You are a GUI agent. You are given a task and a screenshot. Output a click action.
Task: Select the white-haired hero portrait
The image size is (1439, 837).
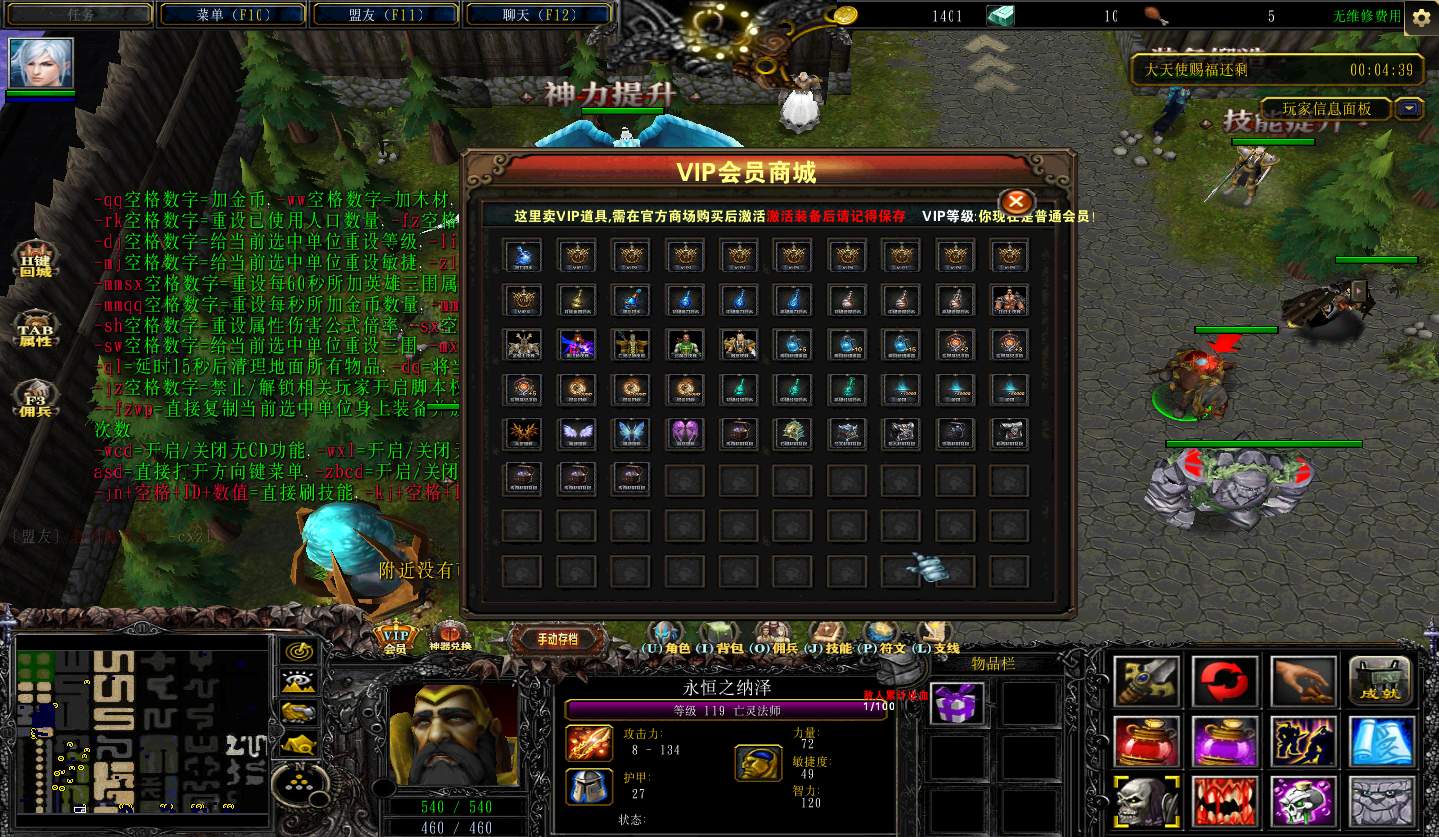[x=41, y=63]
